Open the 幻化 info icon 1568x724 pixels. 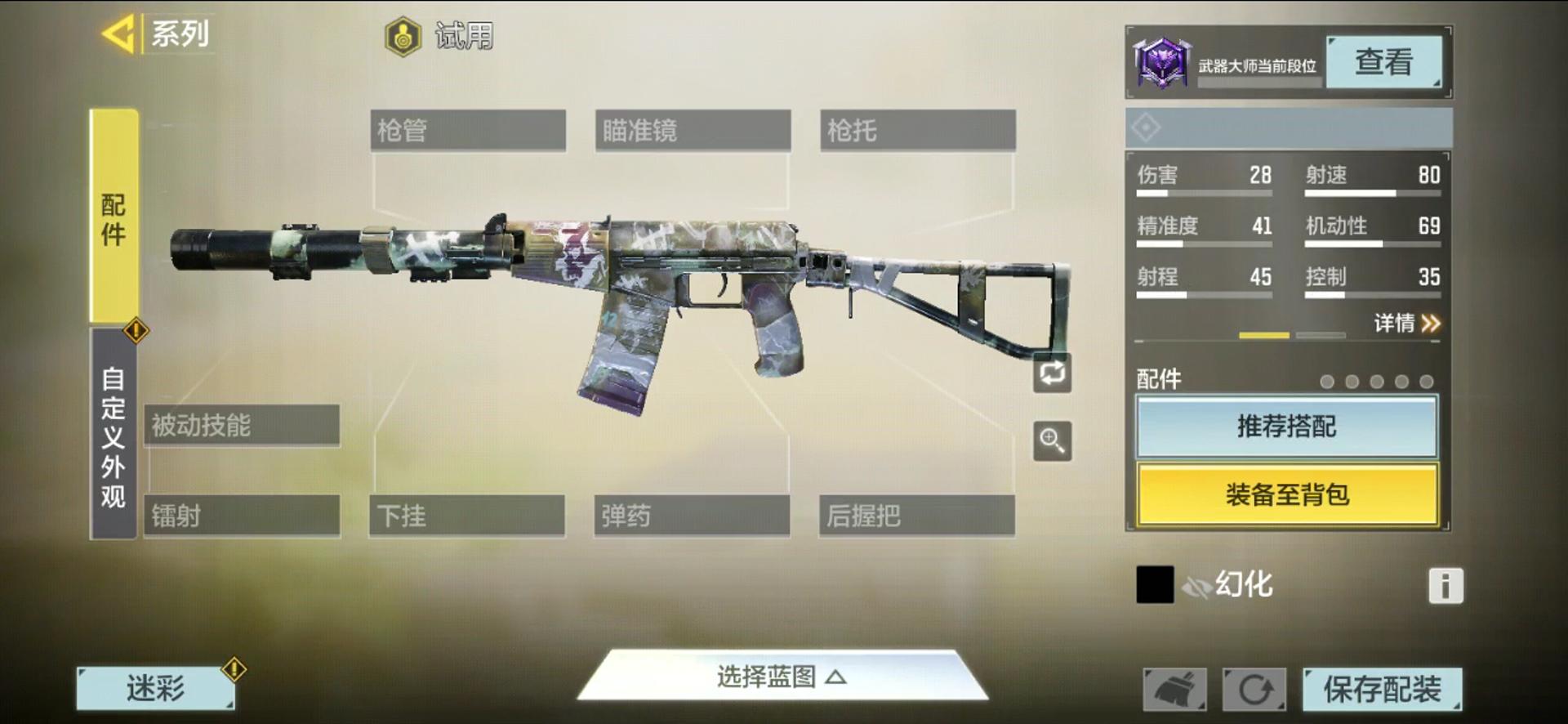1445,586
